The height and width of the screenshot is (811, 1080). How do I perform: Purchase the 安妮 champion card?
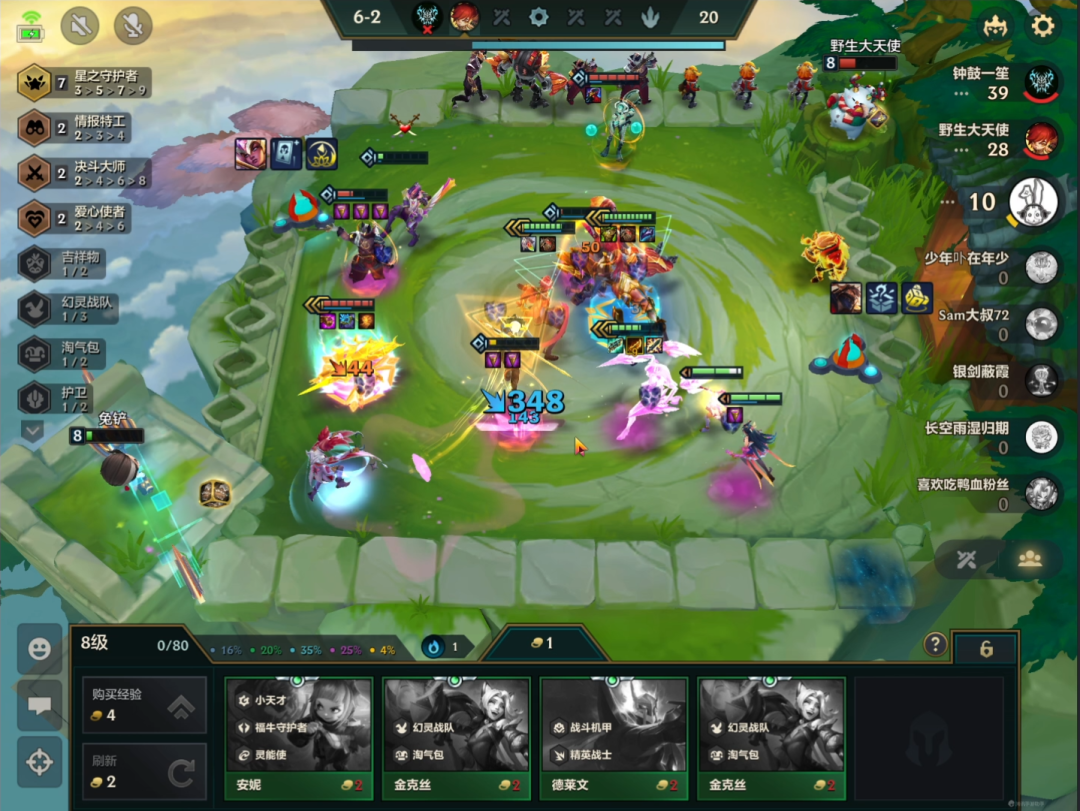tap(299, 737)
